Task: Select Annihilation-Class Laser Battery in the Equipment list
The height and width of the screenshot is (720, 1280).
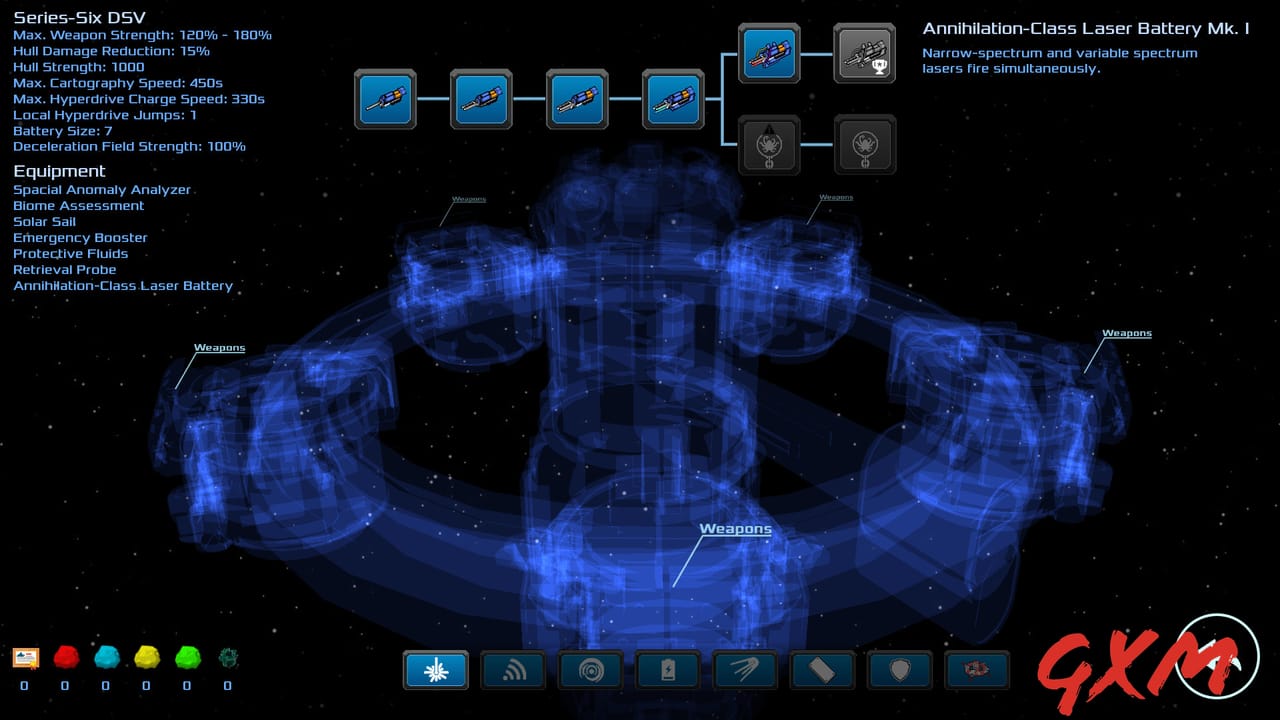Action: 122,285
